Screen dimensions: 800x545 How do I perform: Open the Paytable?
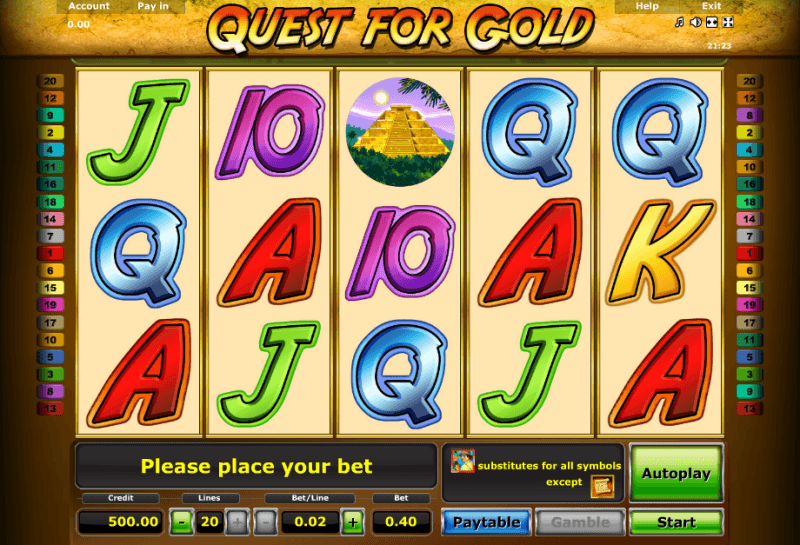pos(486,522)
